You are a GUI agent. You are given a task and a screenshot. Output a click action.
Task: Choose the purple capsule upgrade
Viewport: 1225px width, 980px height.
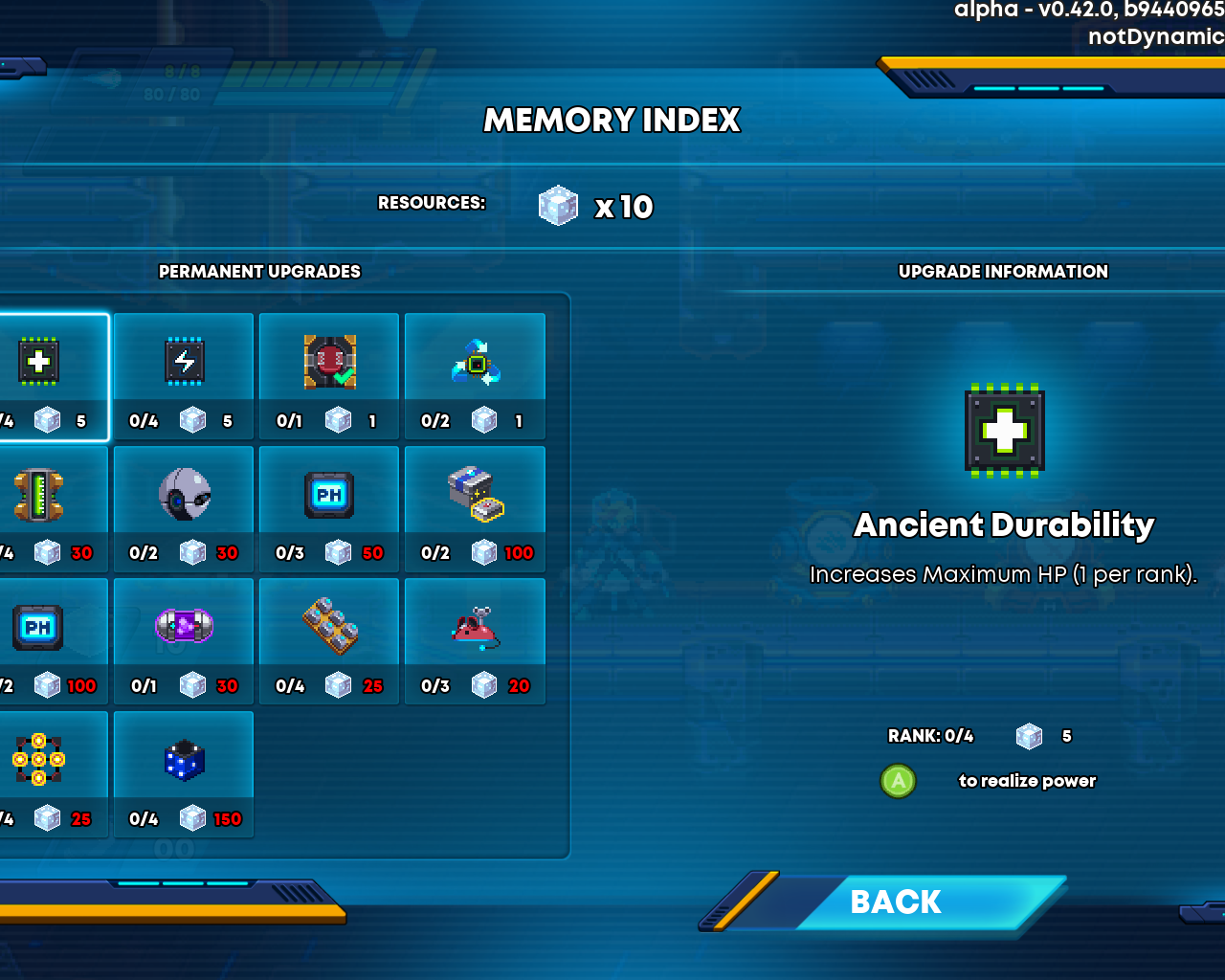[x=184, y=641]
